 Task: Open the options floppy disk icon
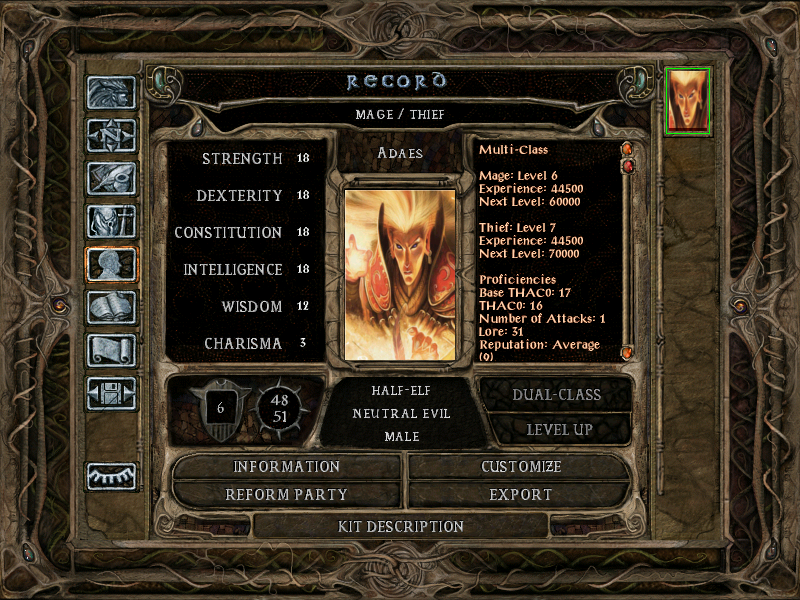[x=111, y=393]
